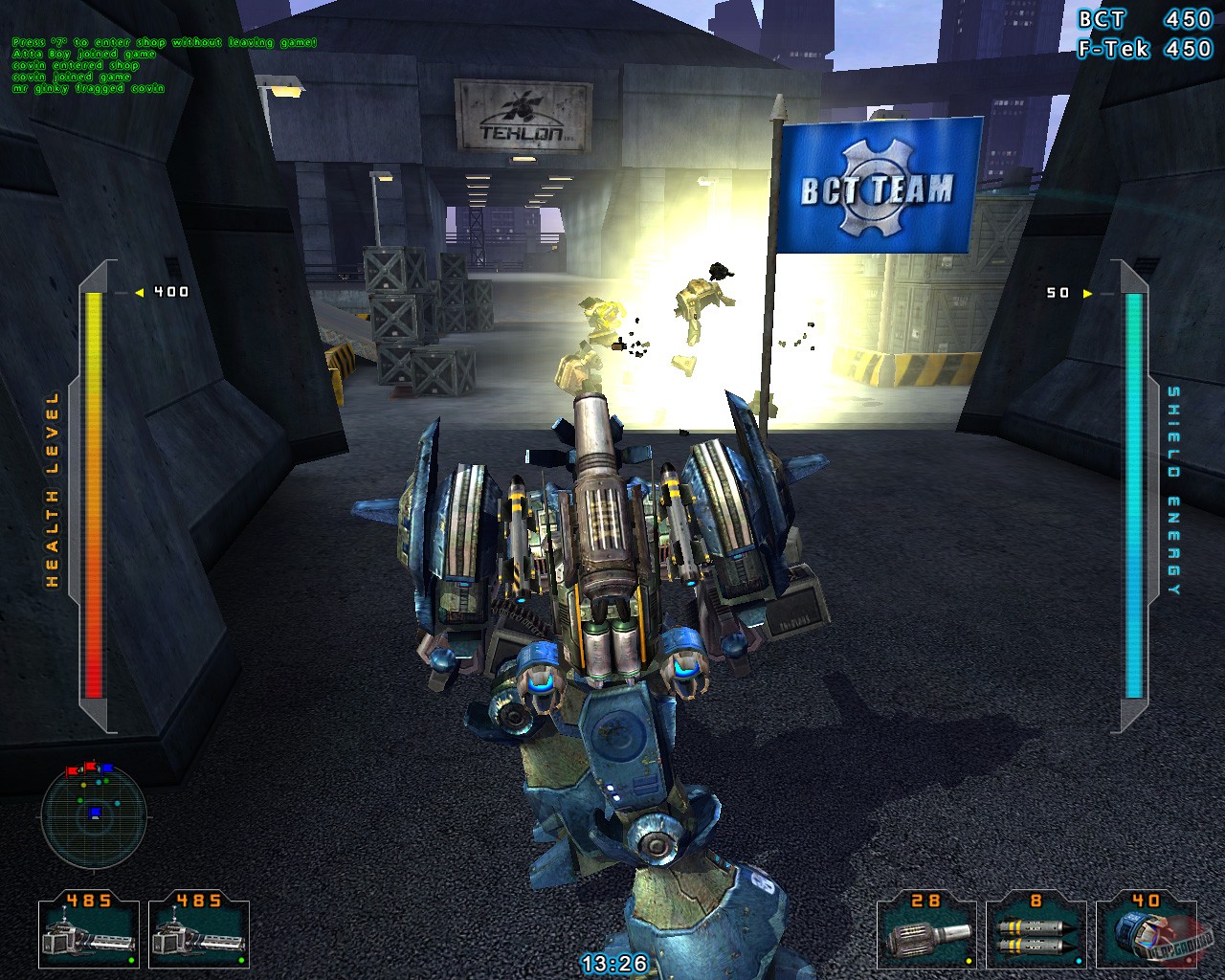Select the shell ammo icon showing 28

tap(926, 933)
